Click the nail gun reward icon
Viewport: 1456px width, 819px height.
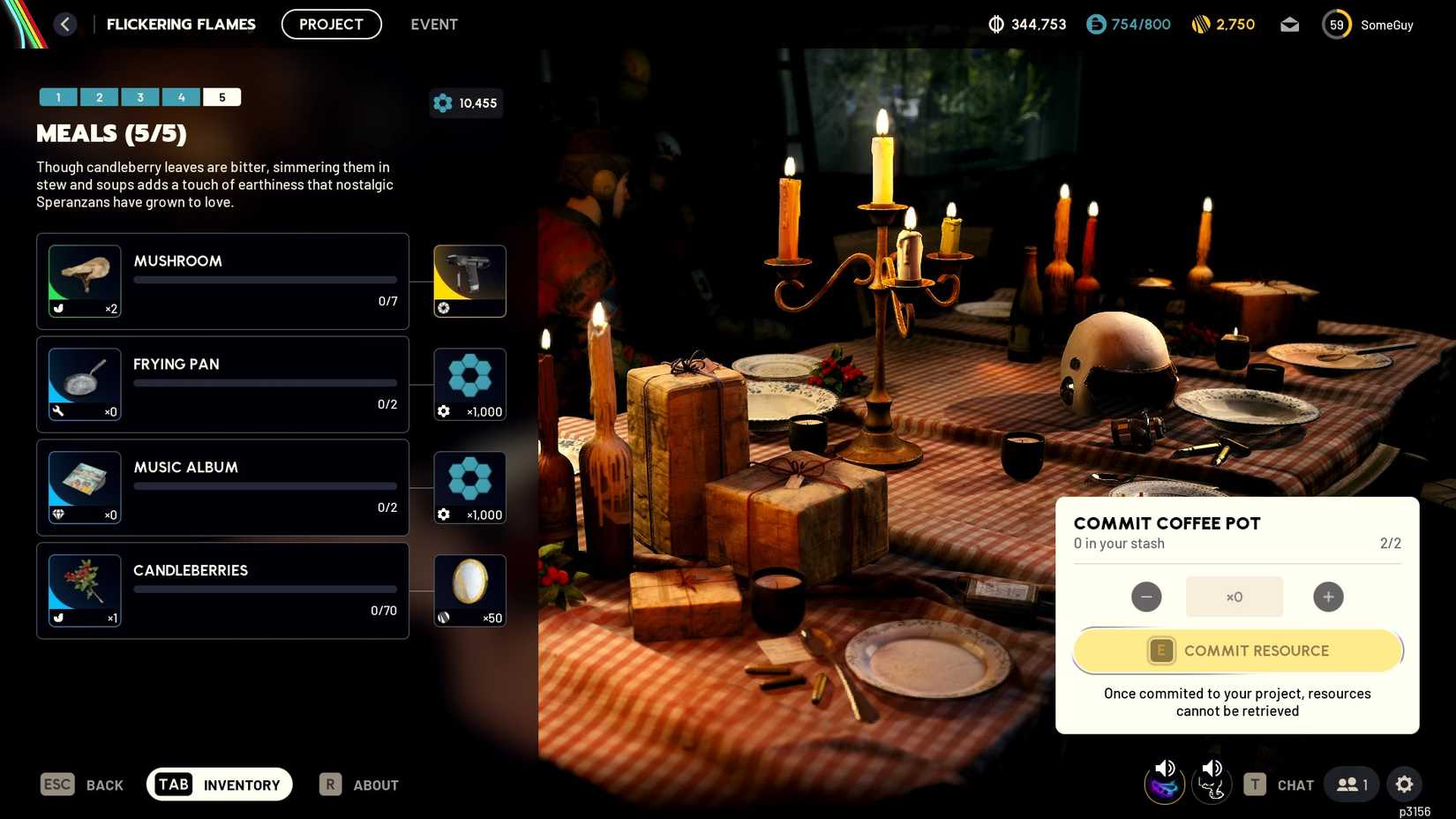[x=469, y=281]
